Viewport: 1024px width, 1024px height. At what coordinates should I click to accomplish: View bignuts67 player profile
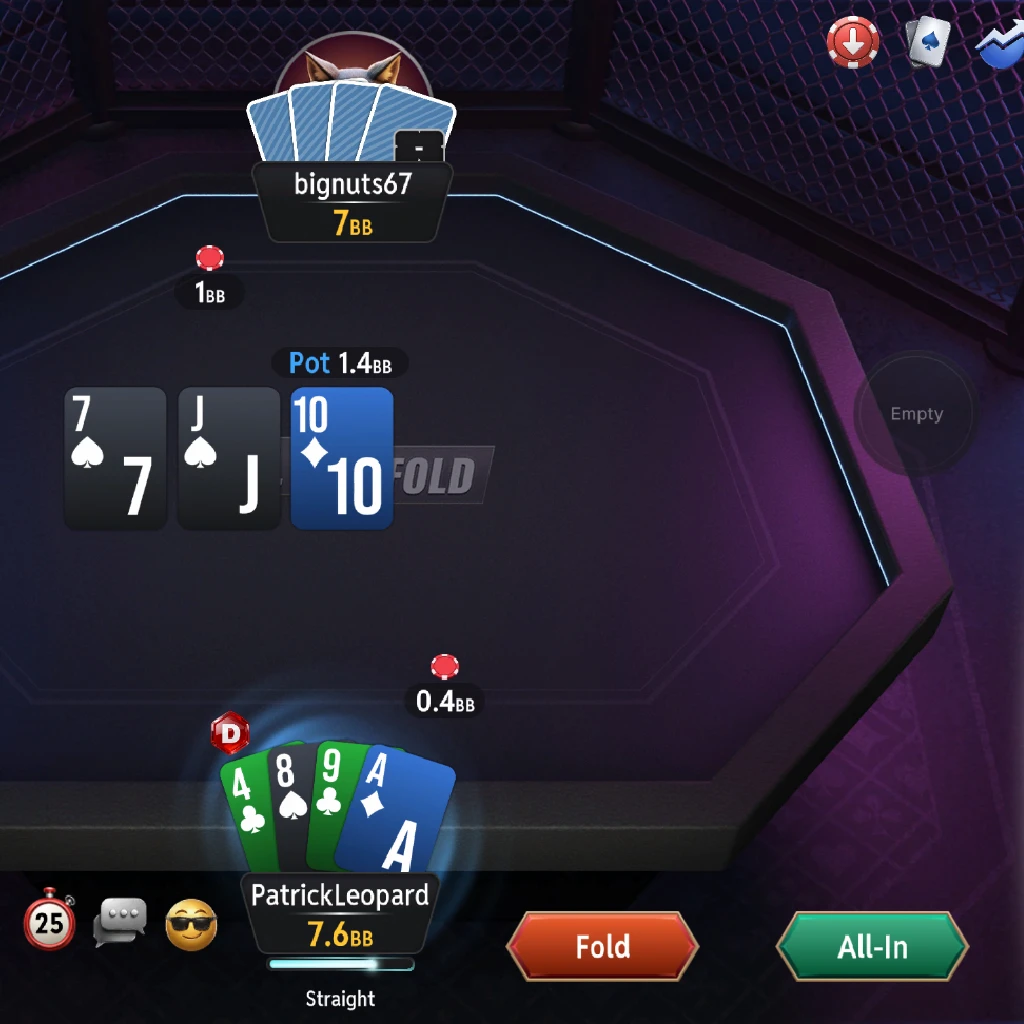click(352, 201)
